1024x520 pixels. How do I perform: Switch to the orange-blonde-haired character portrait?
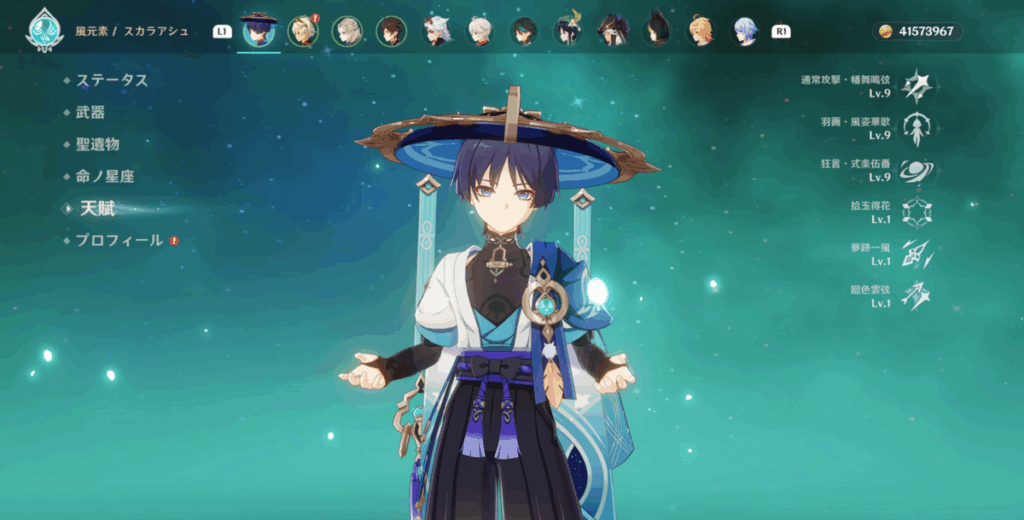701,31
